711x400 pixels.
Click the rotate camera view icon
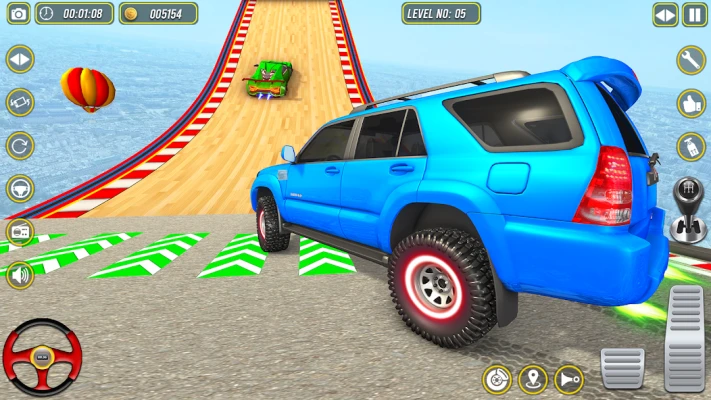coord(19,103)
